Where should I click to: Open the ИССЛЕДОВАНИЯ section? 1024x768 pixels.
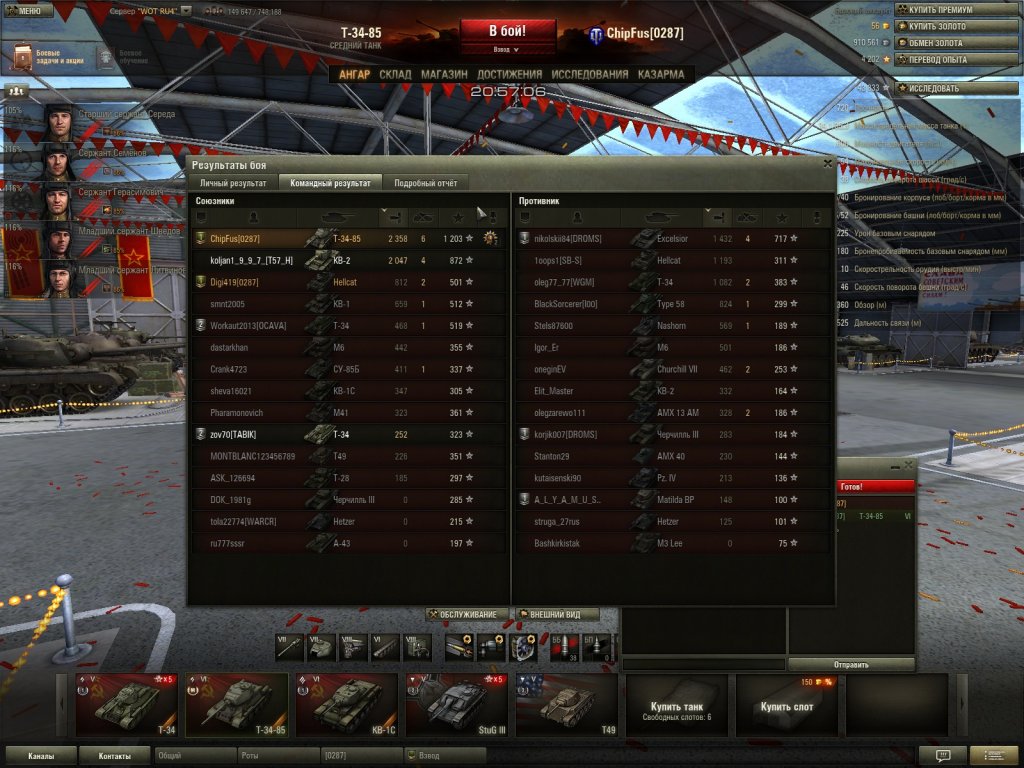pos(590,74)
